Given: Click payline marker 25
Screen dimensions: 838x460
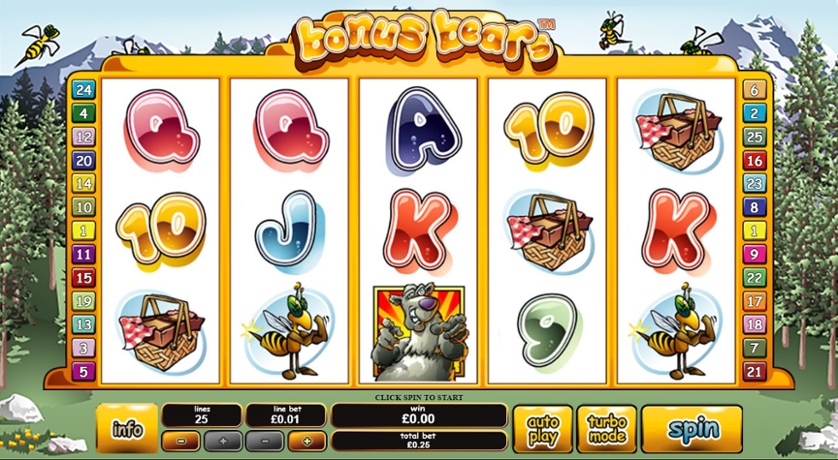Looking at the screenshot, I should [x=753, y=137].
